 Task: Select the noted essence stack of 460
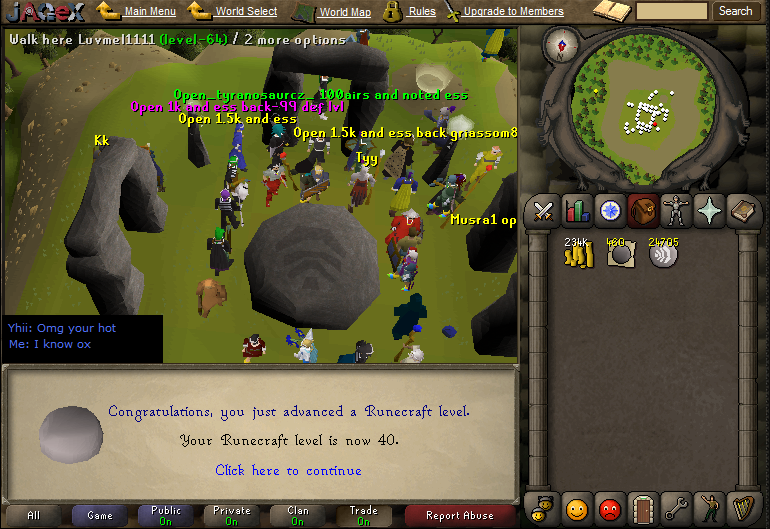(x=620, y=253)
